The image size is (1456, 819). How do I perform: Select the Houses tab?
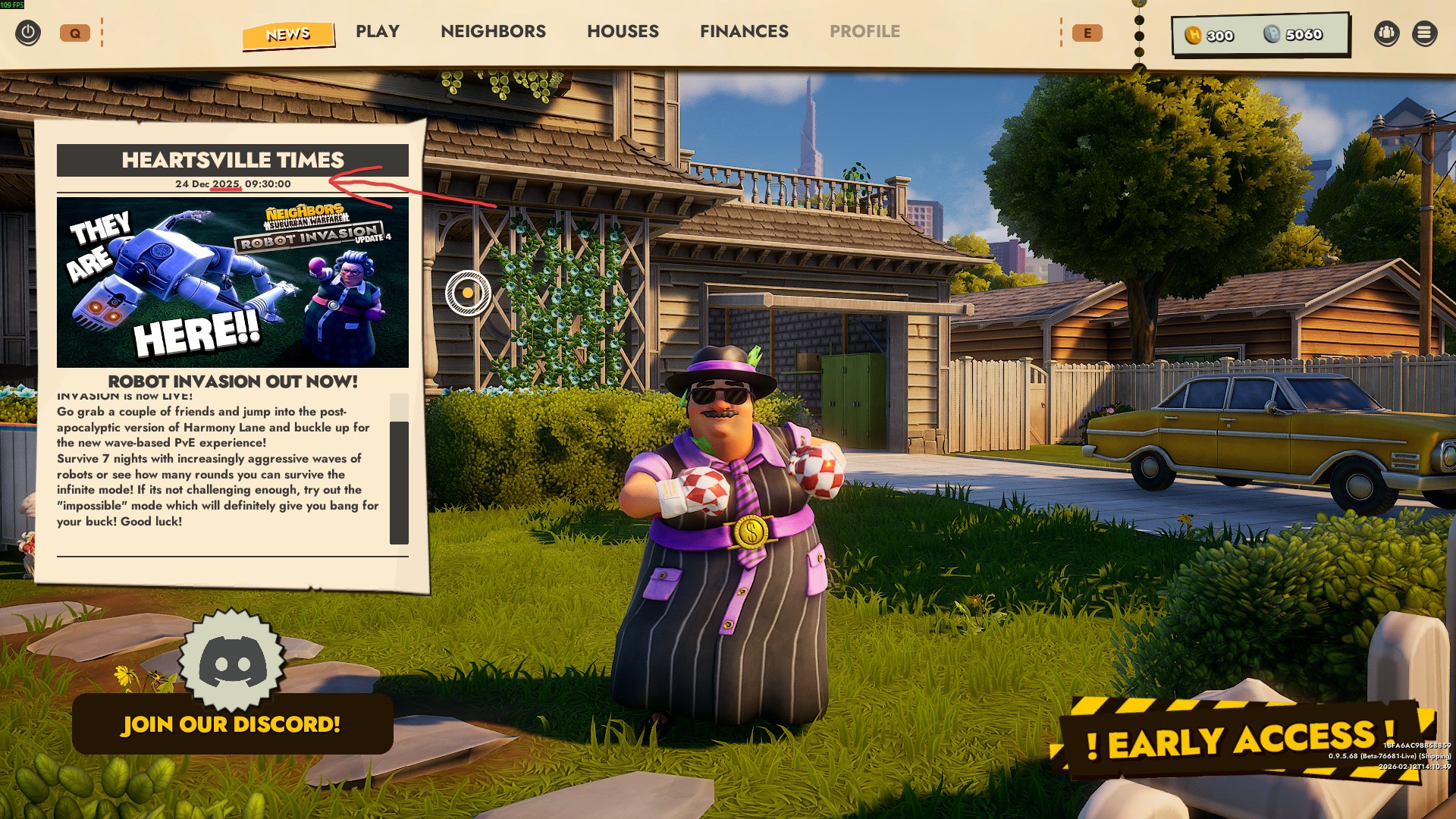pos(623,32)
